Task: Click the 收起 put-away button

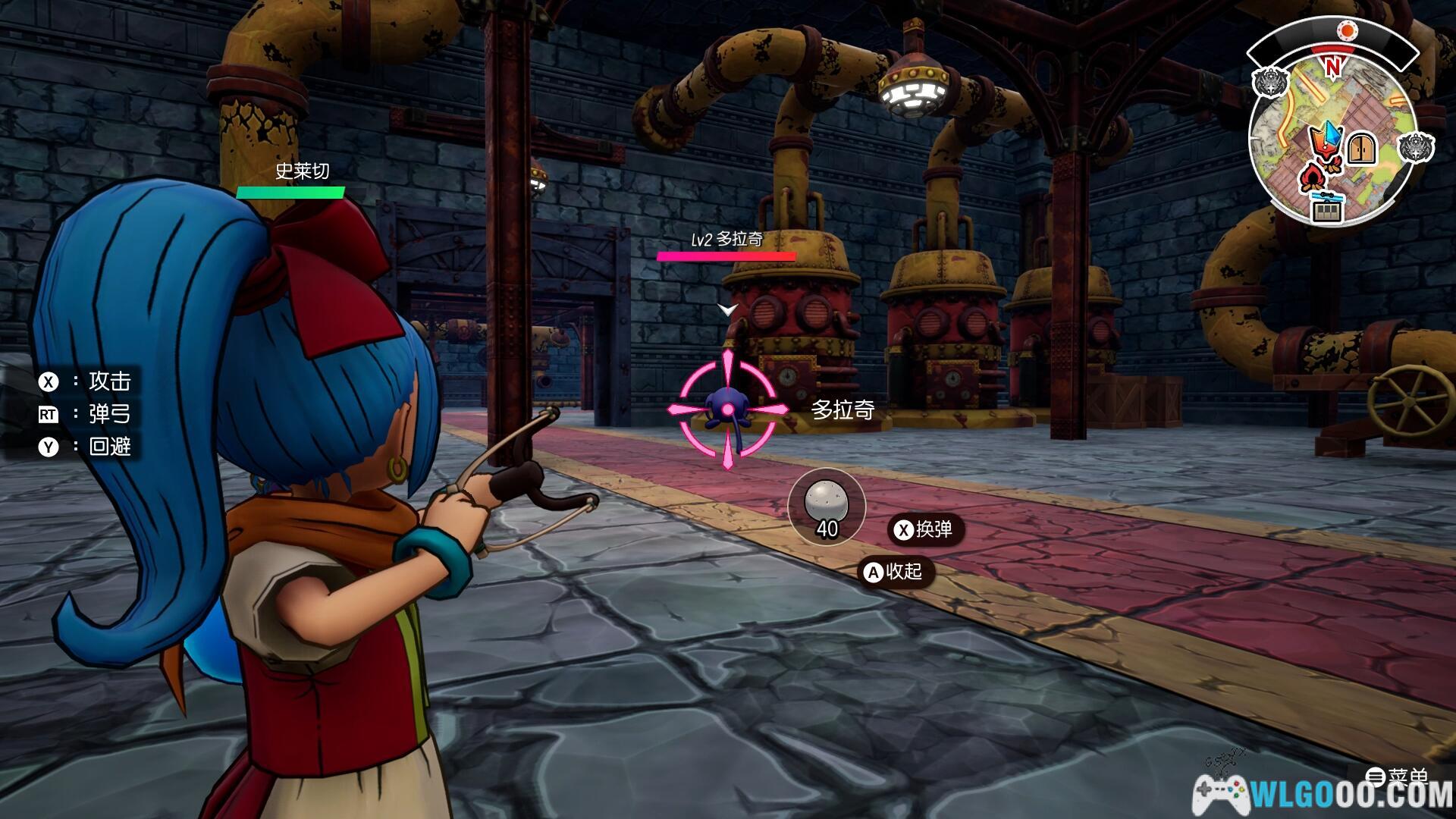Action: coord(895,571)
